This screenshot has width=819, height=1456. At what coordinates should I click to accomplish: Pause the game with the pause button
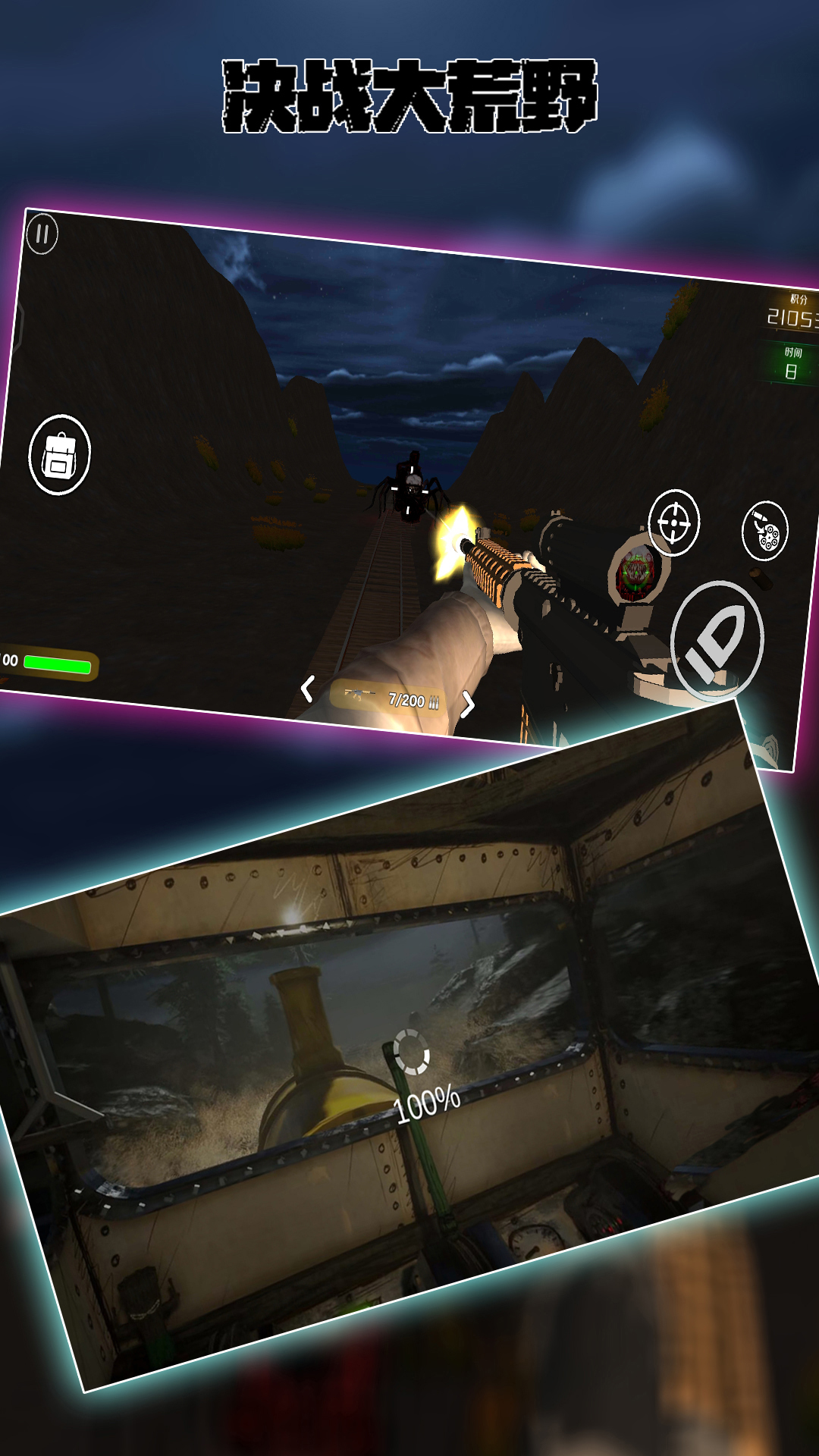[42, 234]
